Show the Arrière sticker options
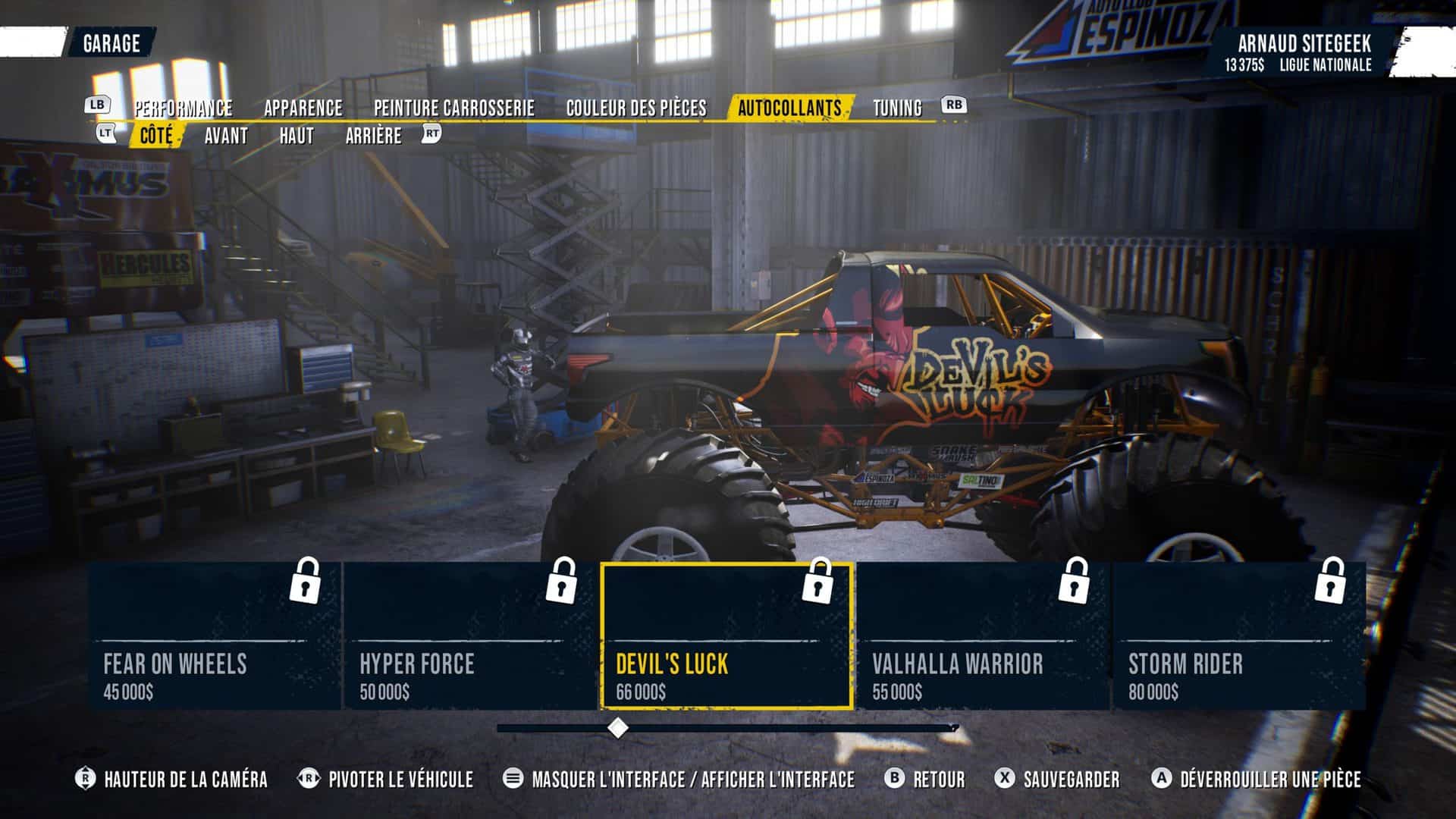Image resolution: width=1456 pixels, height=819 pixels. (x=373, y=136)
